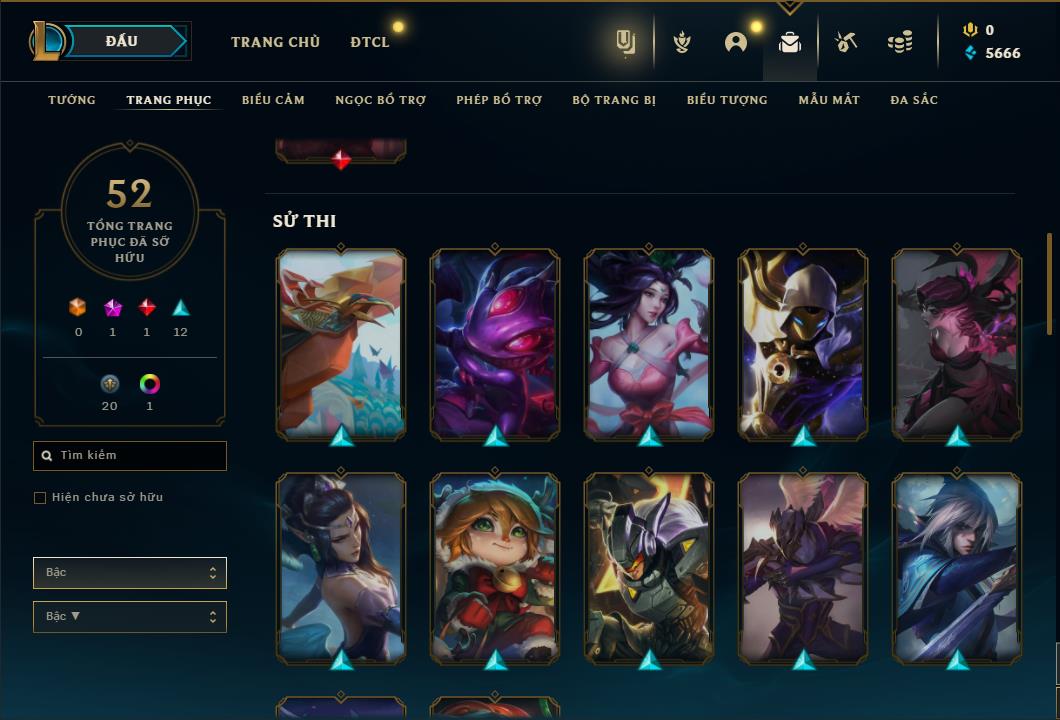1060x720 pixels.
Task: Open the profile icon in top bar
Action: [736, 42]
